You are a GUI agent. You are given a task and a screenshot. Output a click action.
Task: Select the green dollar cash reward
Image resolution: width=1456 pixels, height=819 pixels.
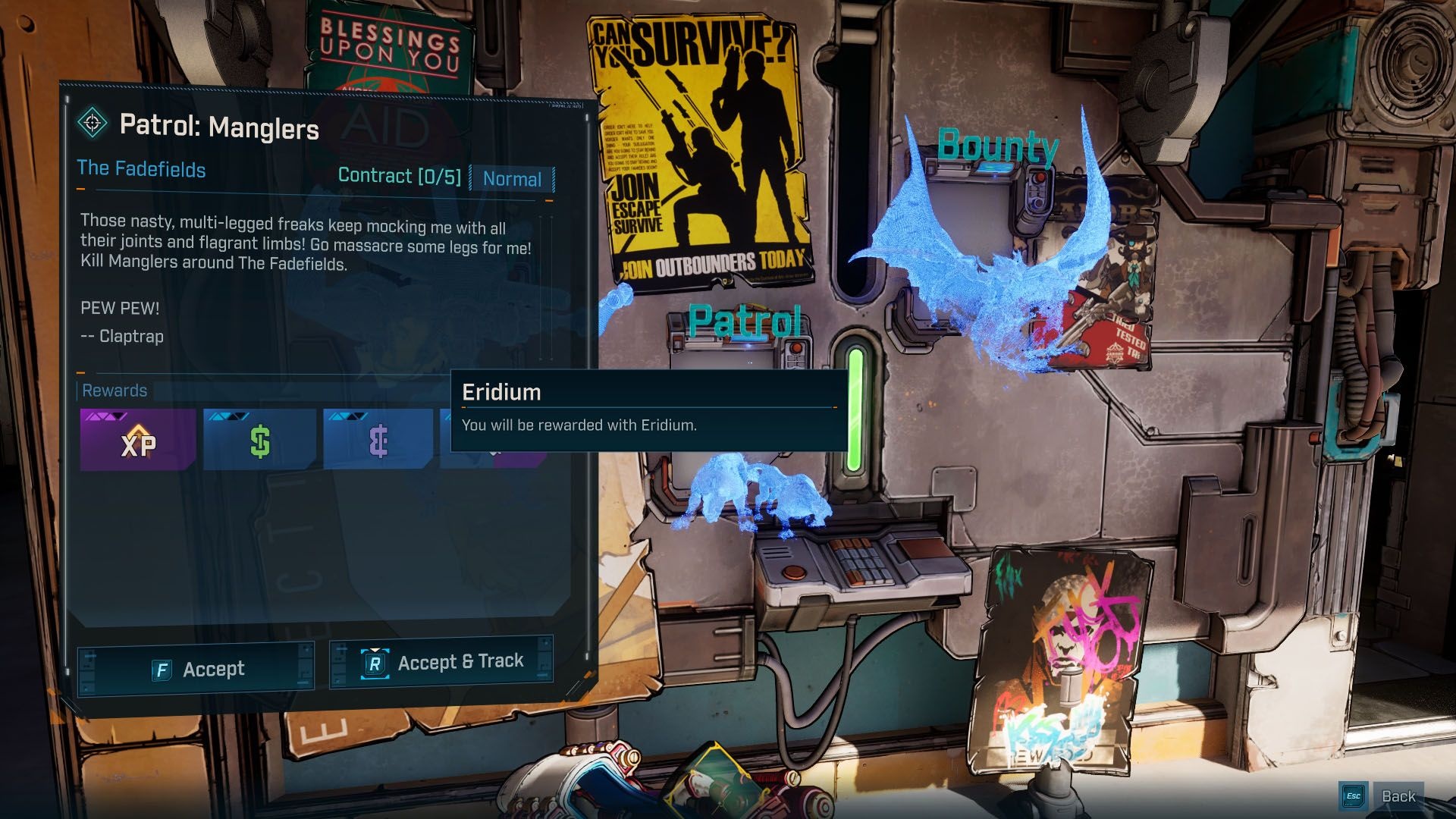pos(259,441)
